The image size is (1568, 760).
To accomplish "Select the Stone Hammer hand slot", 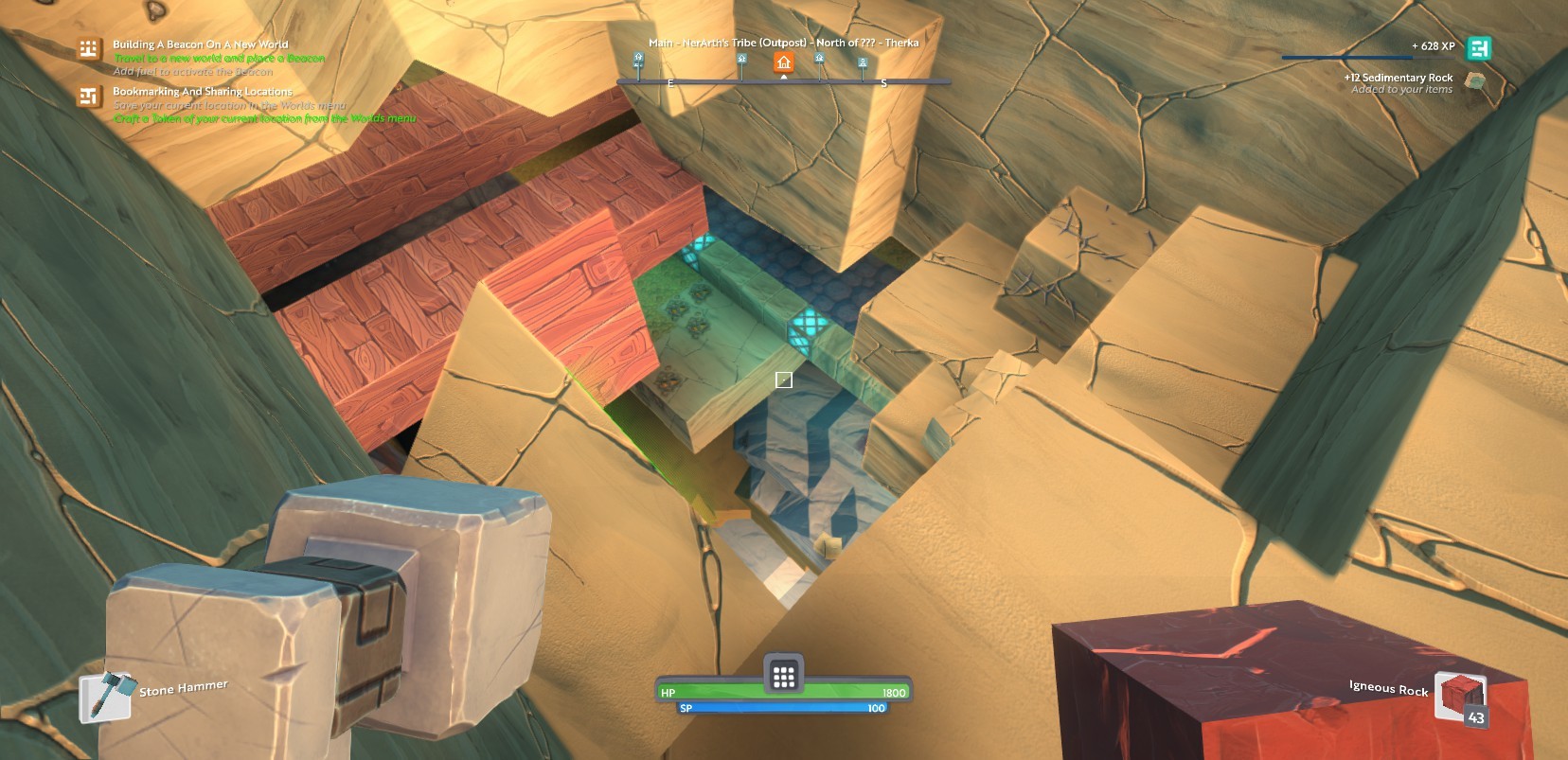I will tap(104, 697).
